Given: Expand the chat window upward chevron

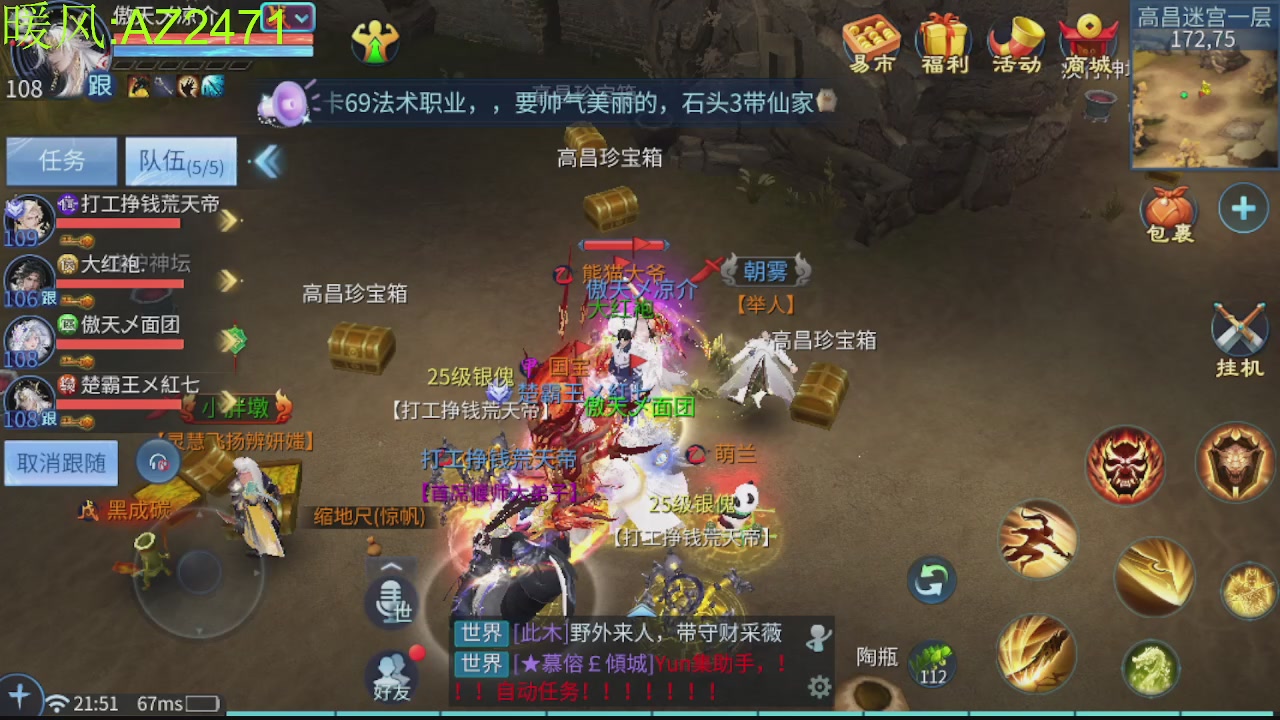Looking at the screenshot, I should tap(390, 565).
